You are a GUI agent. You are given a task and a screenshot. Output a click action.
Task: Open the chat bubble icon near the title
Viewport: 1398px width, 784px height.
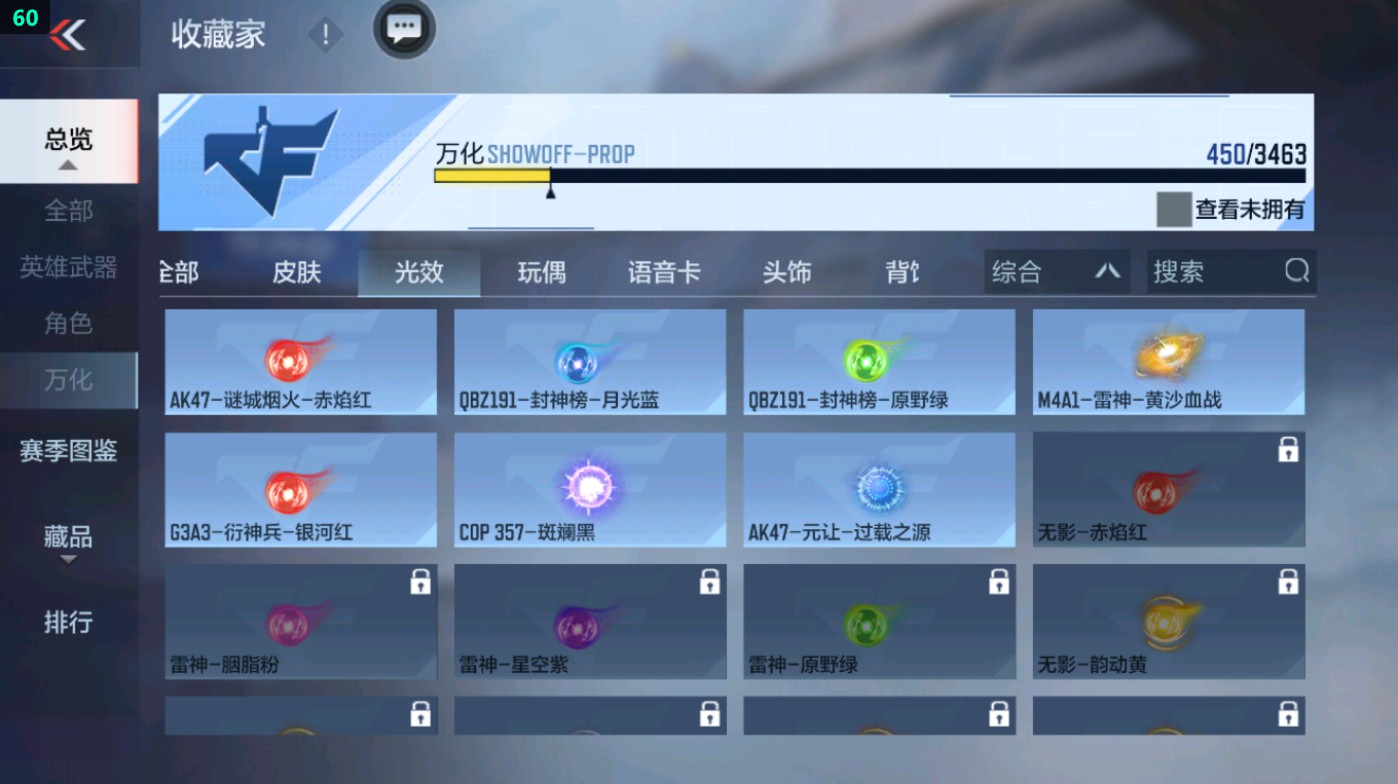(x=403, y=30)
